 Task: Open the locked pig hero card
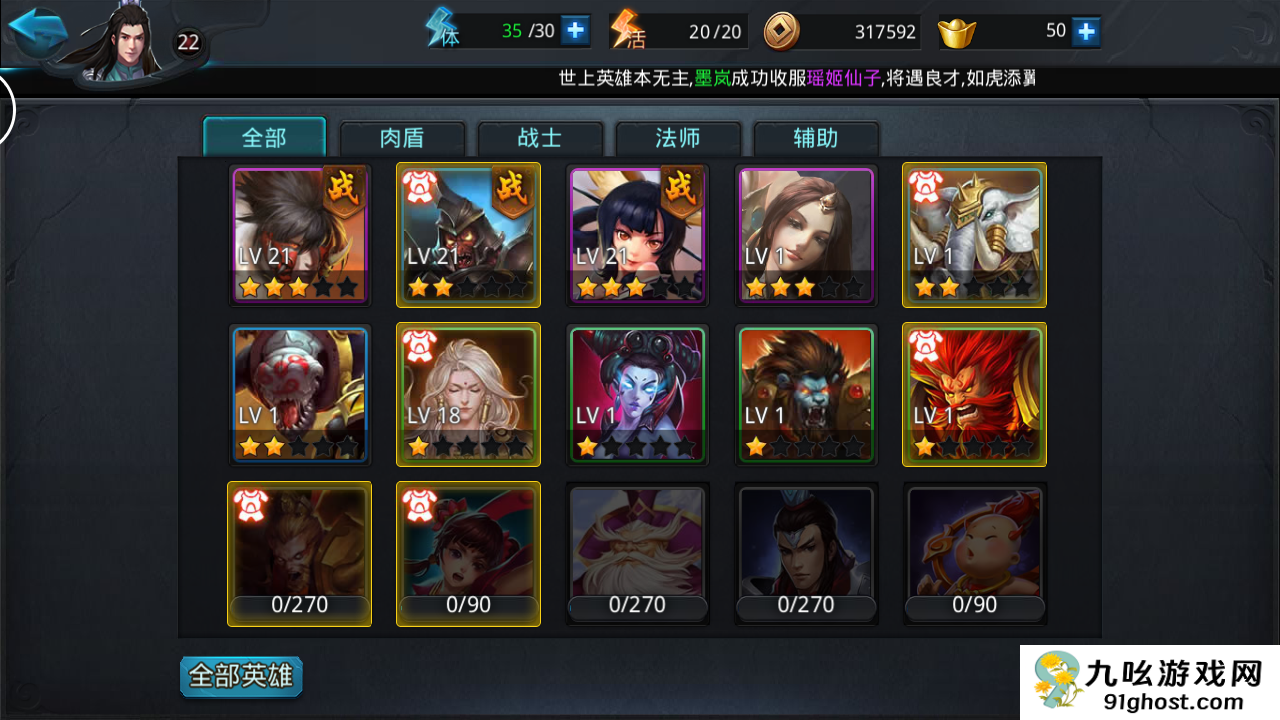click(x=974, y=554)
